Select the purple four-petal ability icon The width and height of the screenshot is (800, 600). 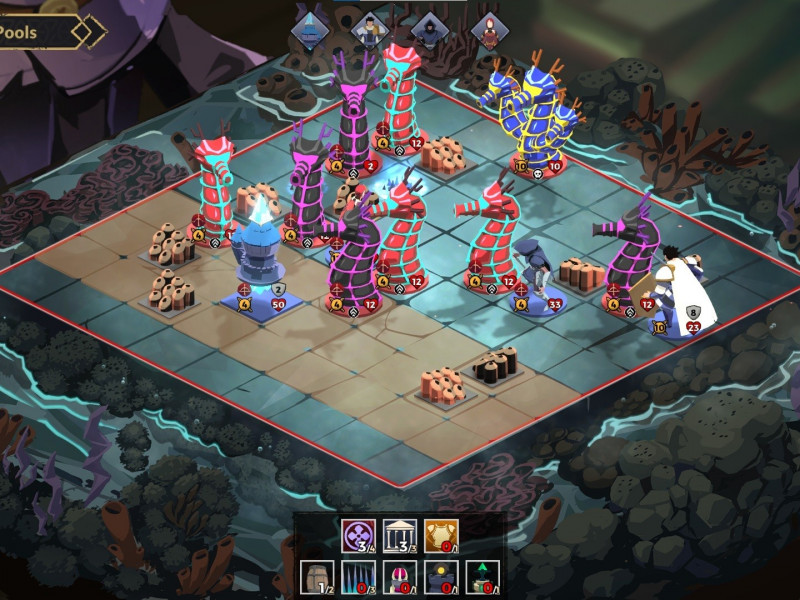tap(356, 535)
